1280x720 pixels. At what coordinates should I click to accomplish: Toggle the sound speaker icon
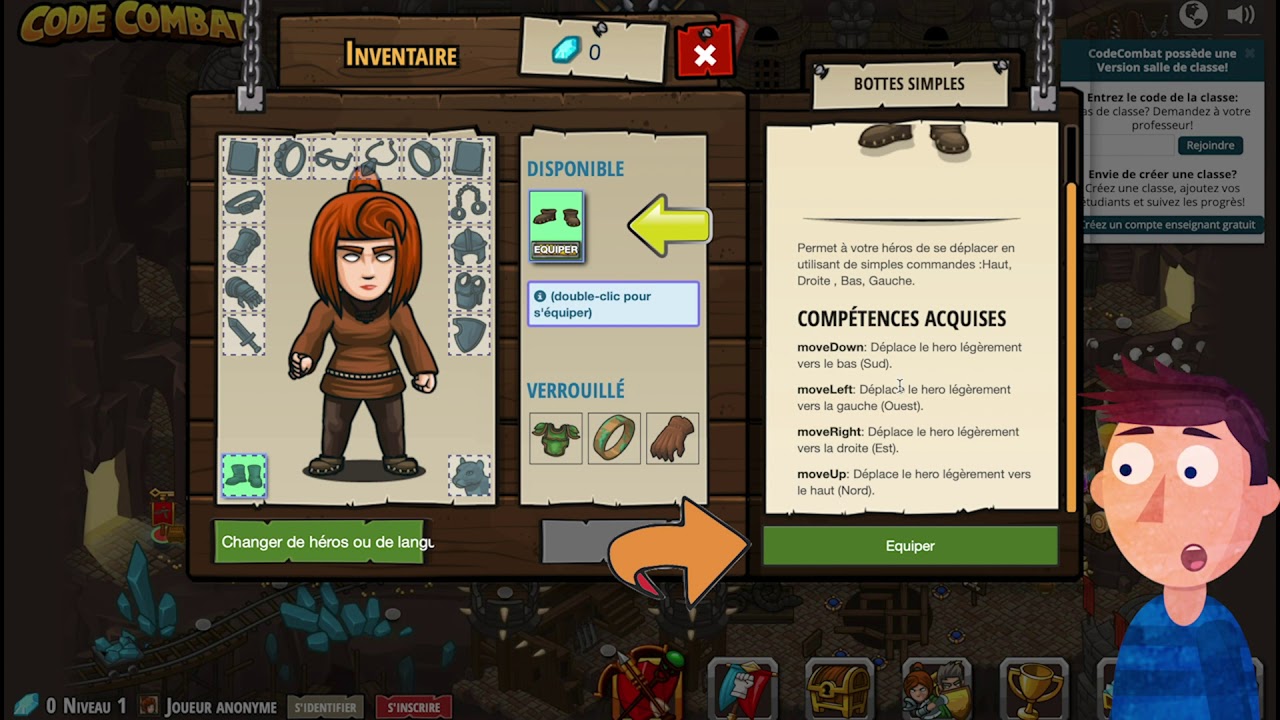[1241, 15]
